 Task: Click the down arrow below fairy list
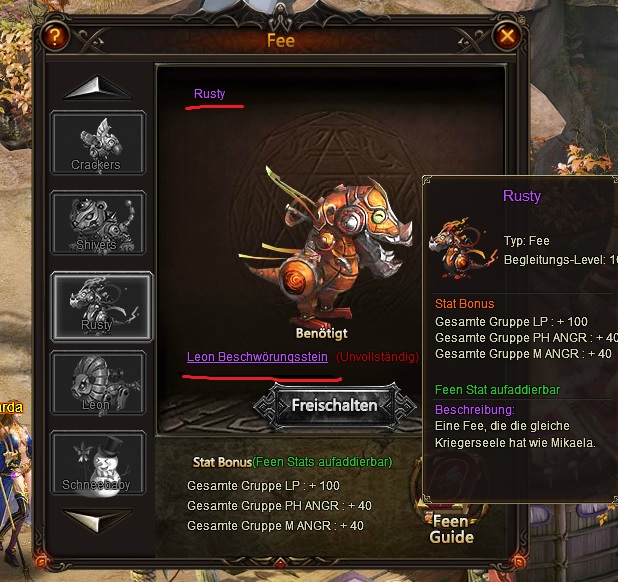(97, 519)
